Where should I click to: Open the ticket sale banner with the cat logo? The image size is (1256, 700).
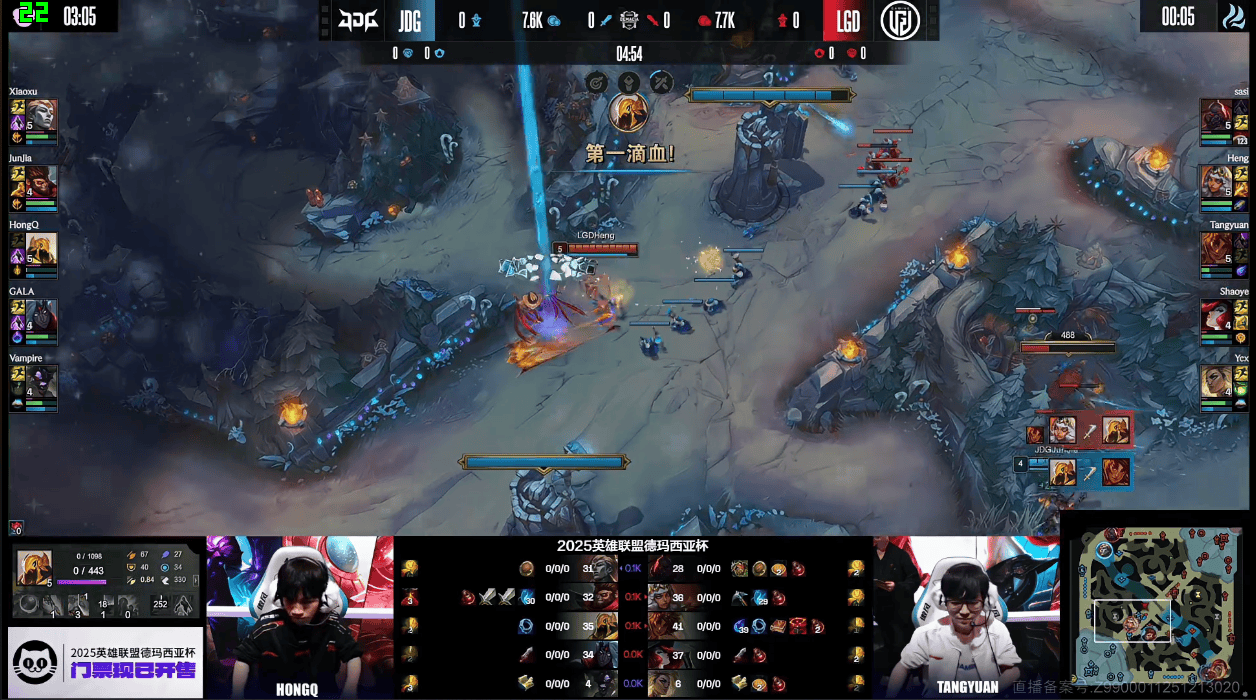(x=105, y=662)
